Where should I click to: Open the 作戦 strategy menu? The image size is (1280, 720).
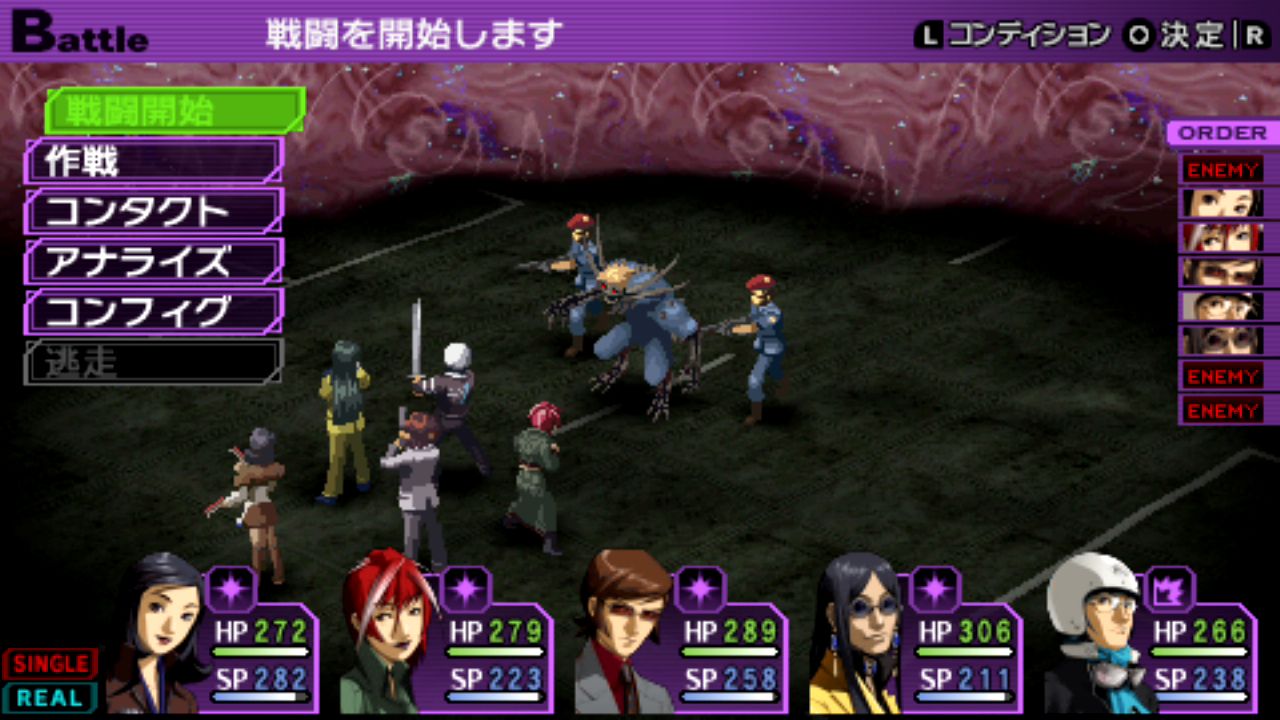pyautogui.click(x=152, y=161)
